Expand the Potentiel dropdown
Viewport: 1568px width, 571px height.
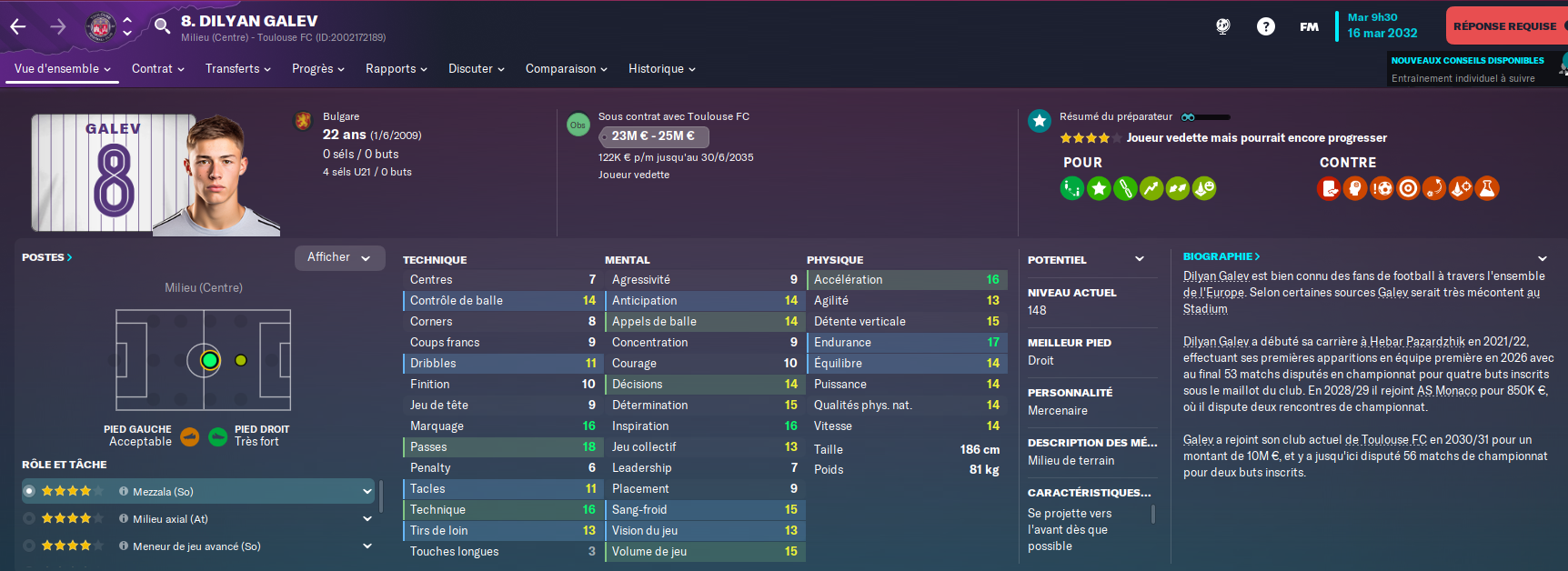tap(1140, 259)
